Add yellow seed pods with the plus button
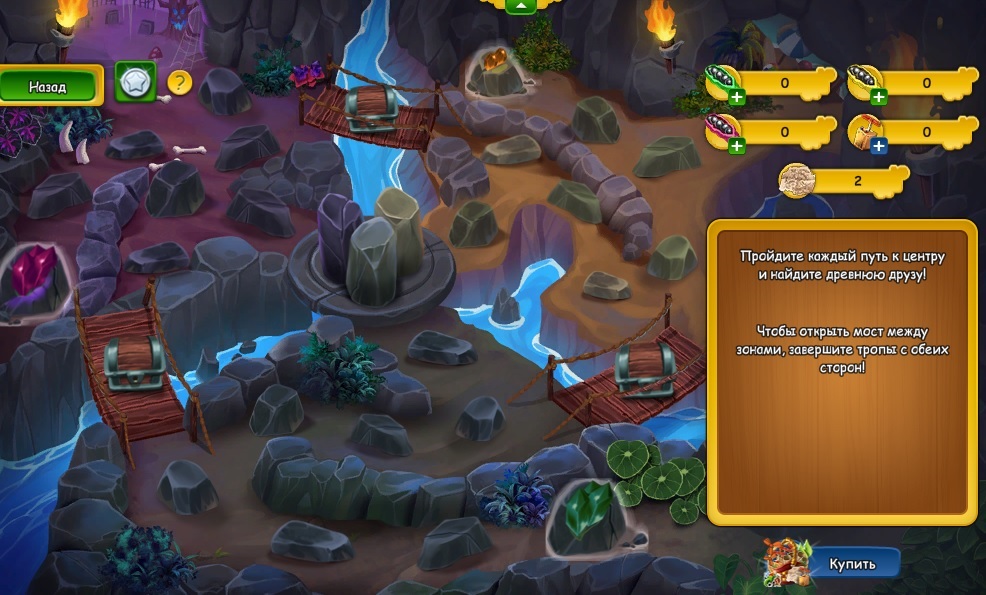The image size is (986, 595). coord(878,97)
